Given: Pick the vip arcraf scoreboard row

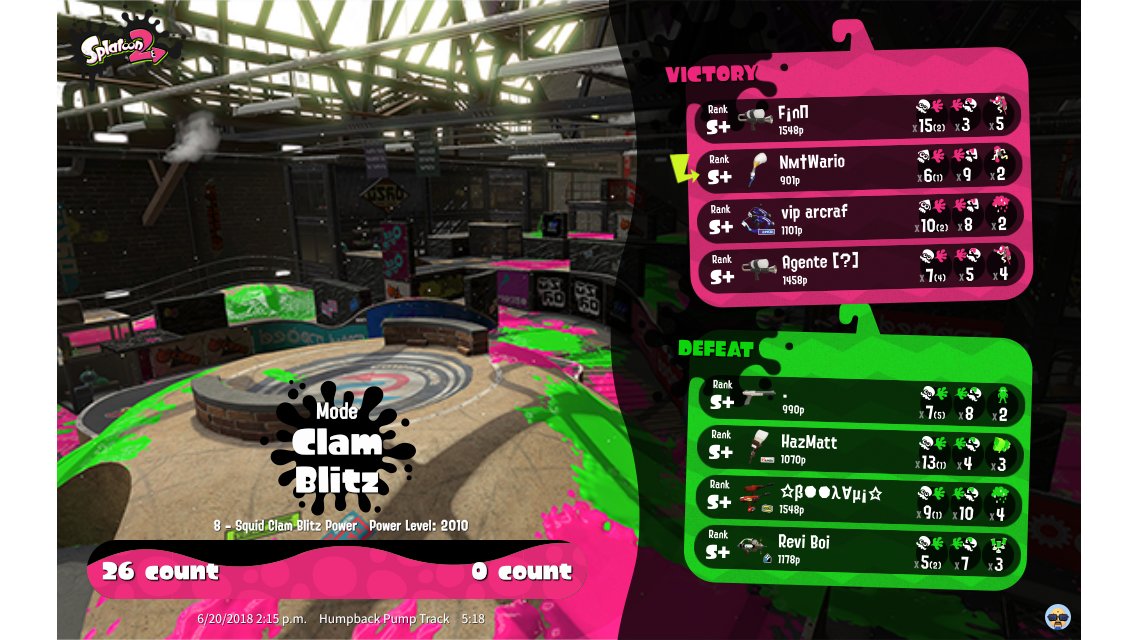Looking at the screenshot, I should click(x=858, y=218).
